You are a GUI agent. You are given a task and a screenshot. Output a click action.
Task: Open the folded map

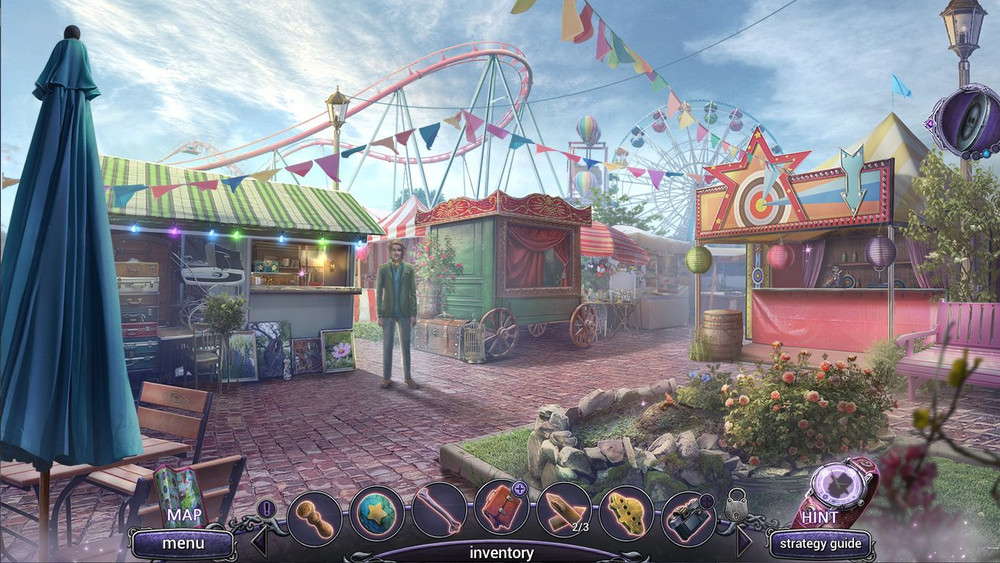(x=180, y=497)
